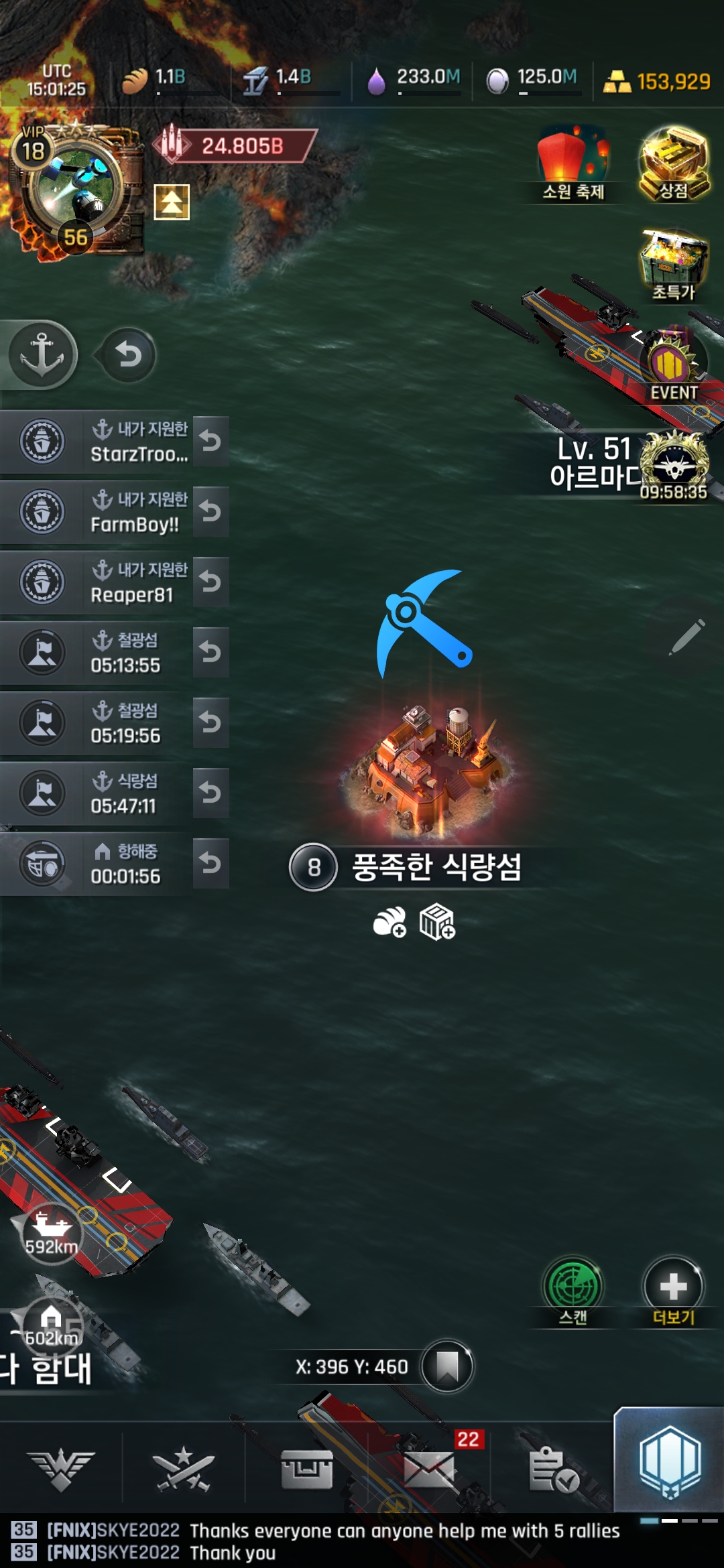The width and height of the screenshot is (724, 1568).
Task: Open the crossed swords battle menu
Action: click(183, 1469)
